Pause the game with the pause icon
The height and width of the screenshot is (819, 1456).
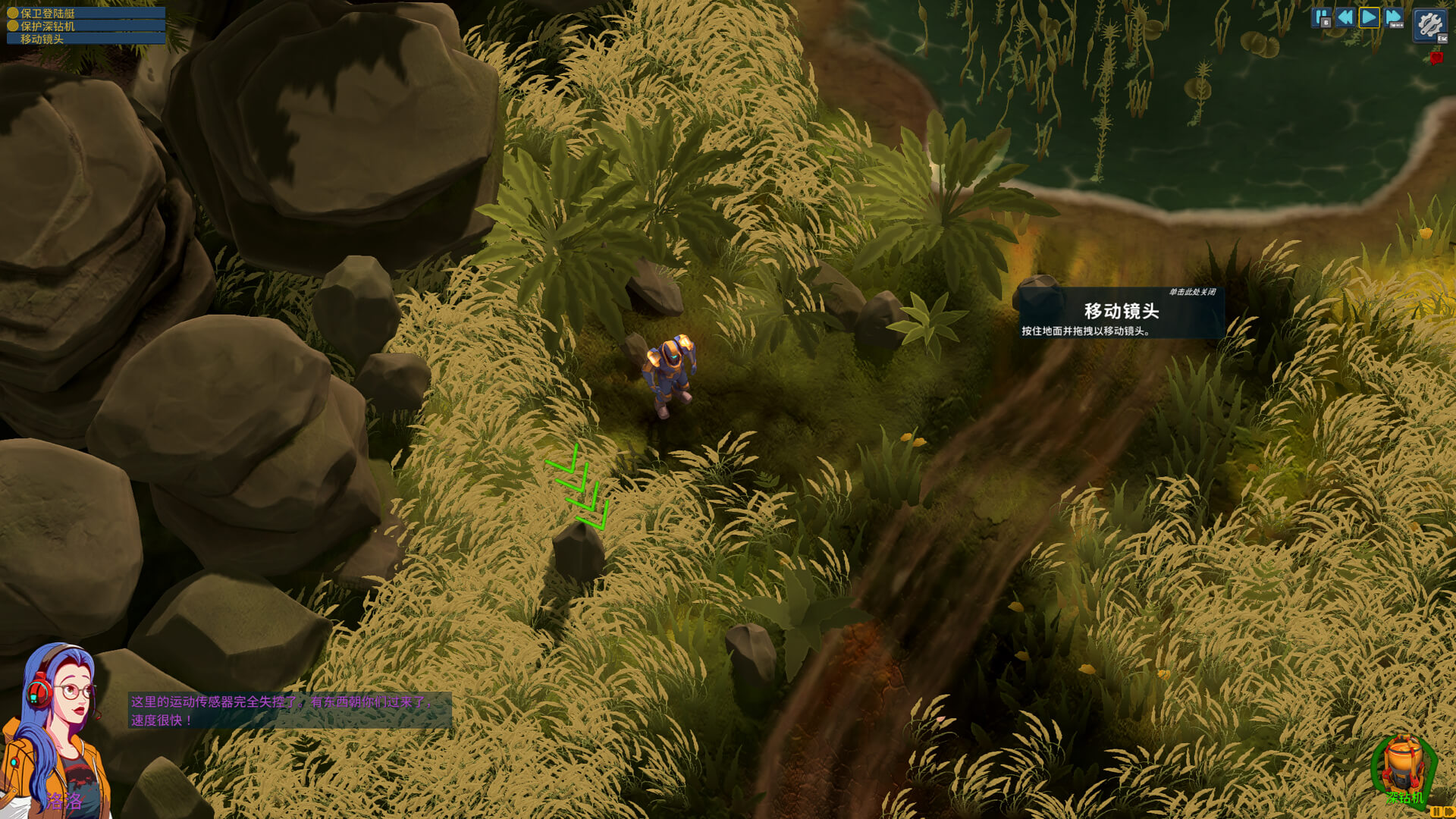pyautogui.click(x=1321, y=17)
